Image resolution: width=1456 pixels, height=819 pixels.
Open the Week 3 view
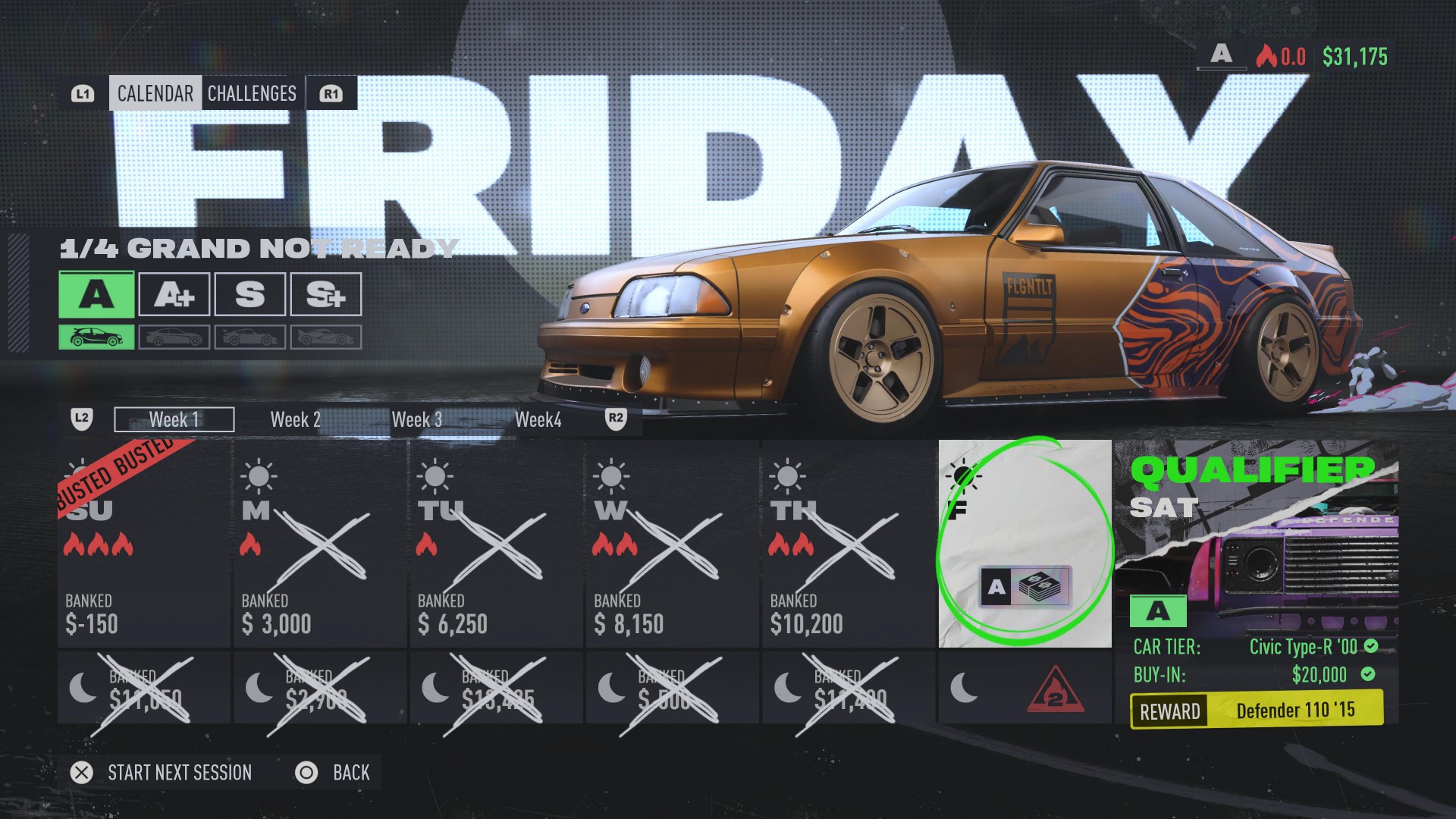tap(417, 419)
